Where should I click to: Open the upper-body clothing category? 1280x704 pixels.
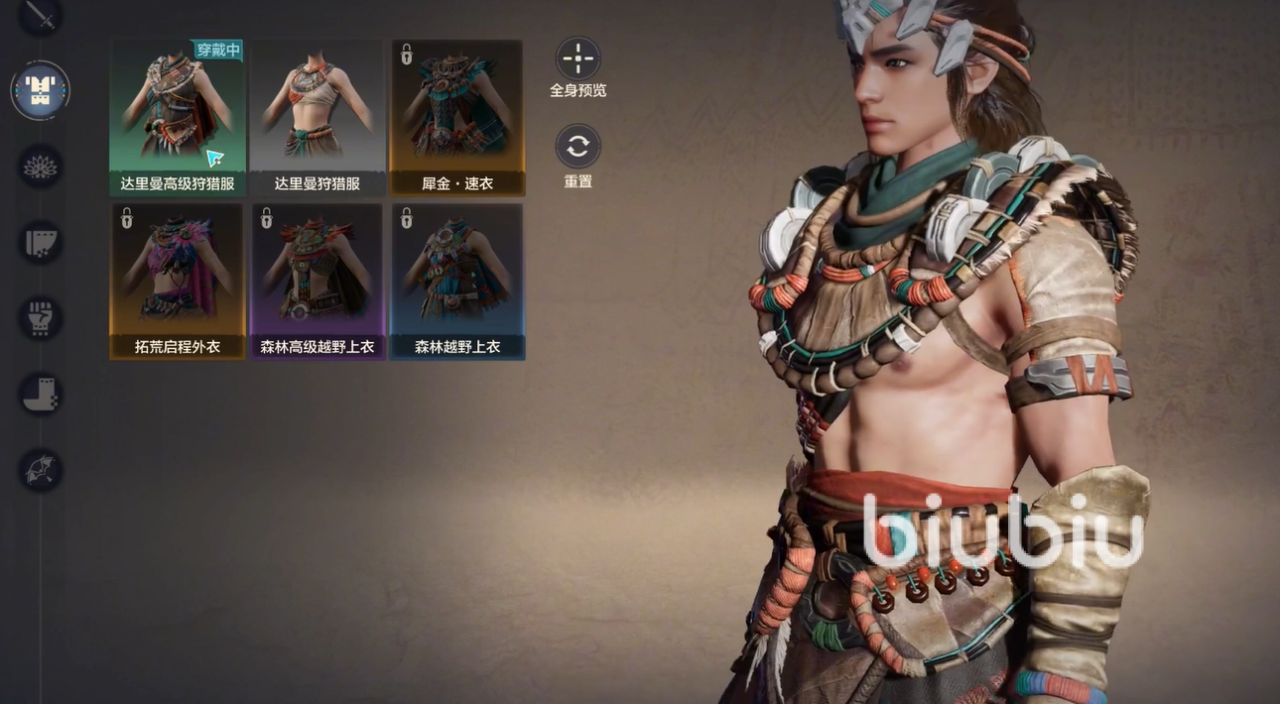pyautogui.click(x=41, y=90)
